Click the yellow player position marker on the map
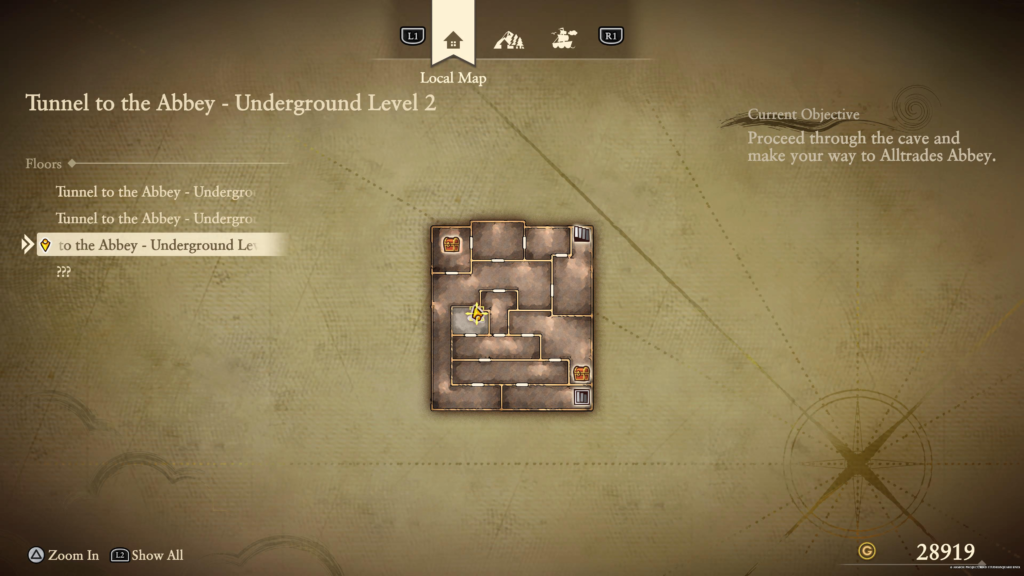The width and height of the screenshot is (1024, 576). pos(477,315)
